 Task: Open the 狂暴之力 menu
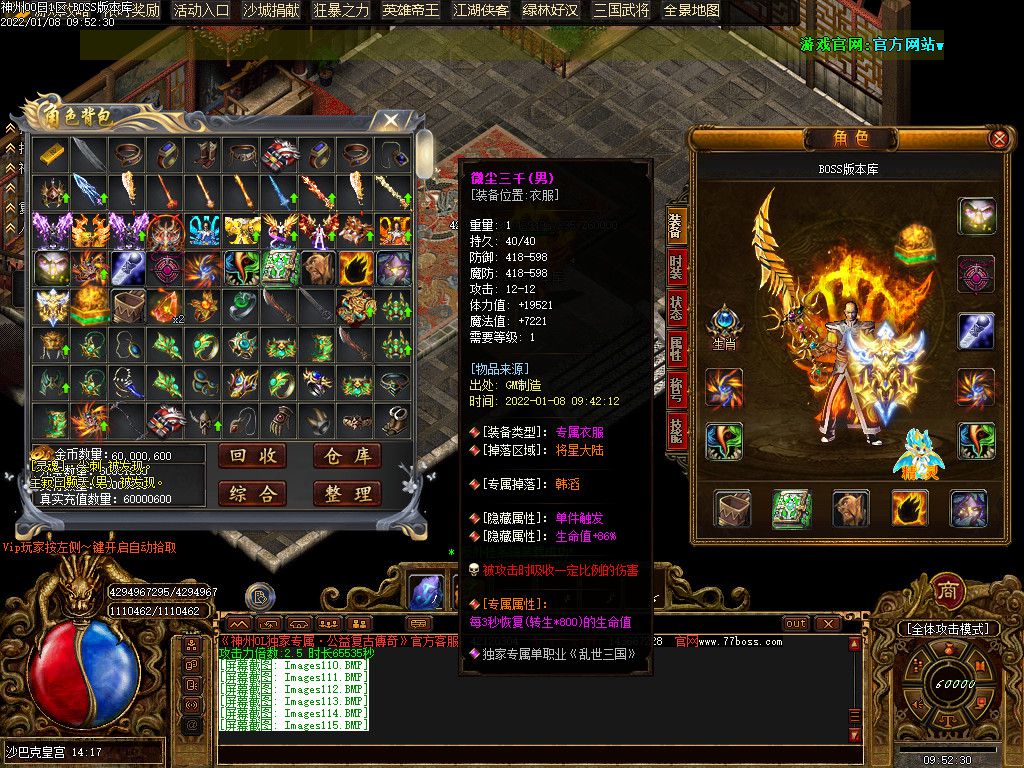click(341, 11)
